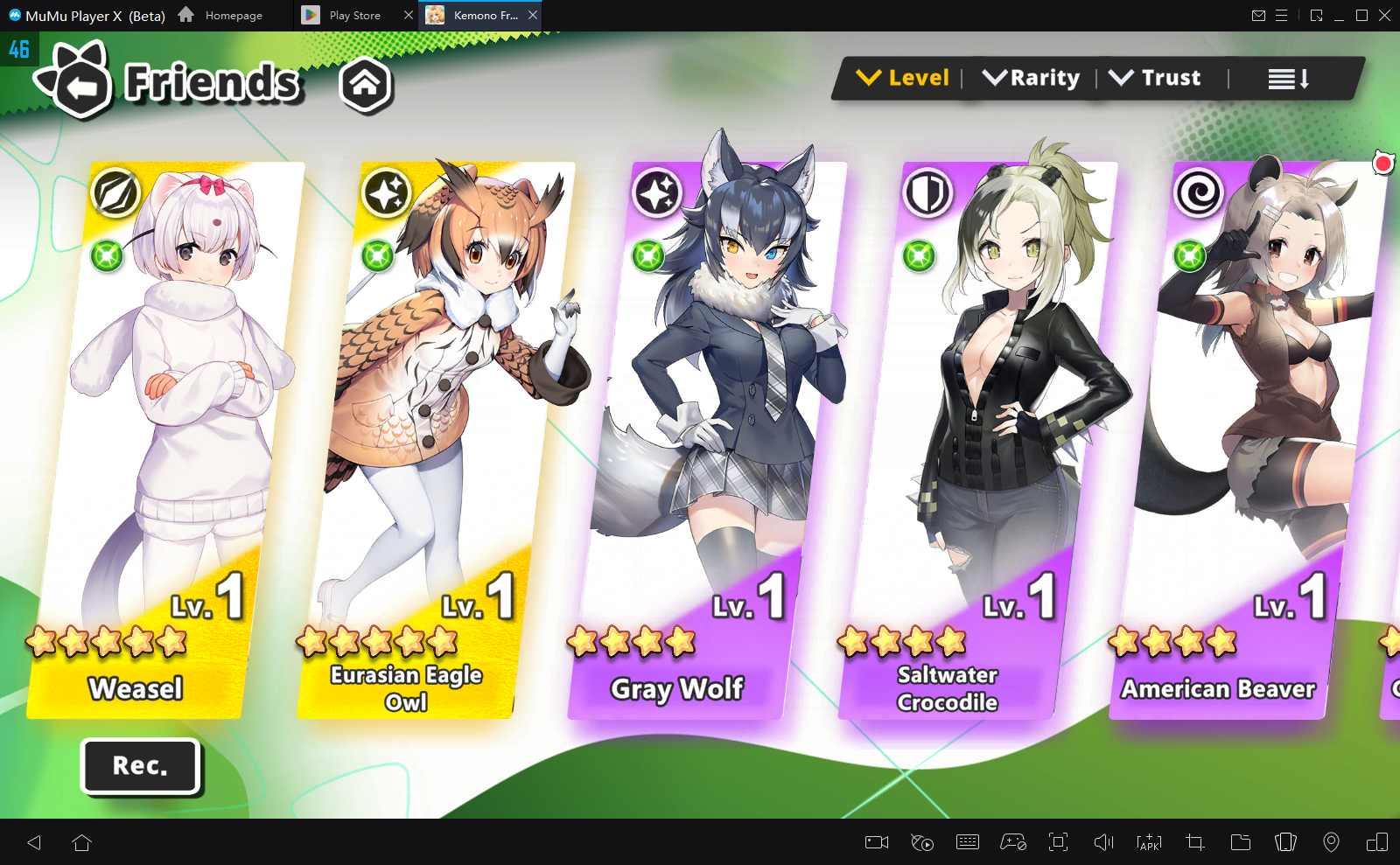Open the MuMu Player hamburger menu
1400x865 pixels.
point(1283,15)
